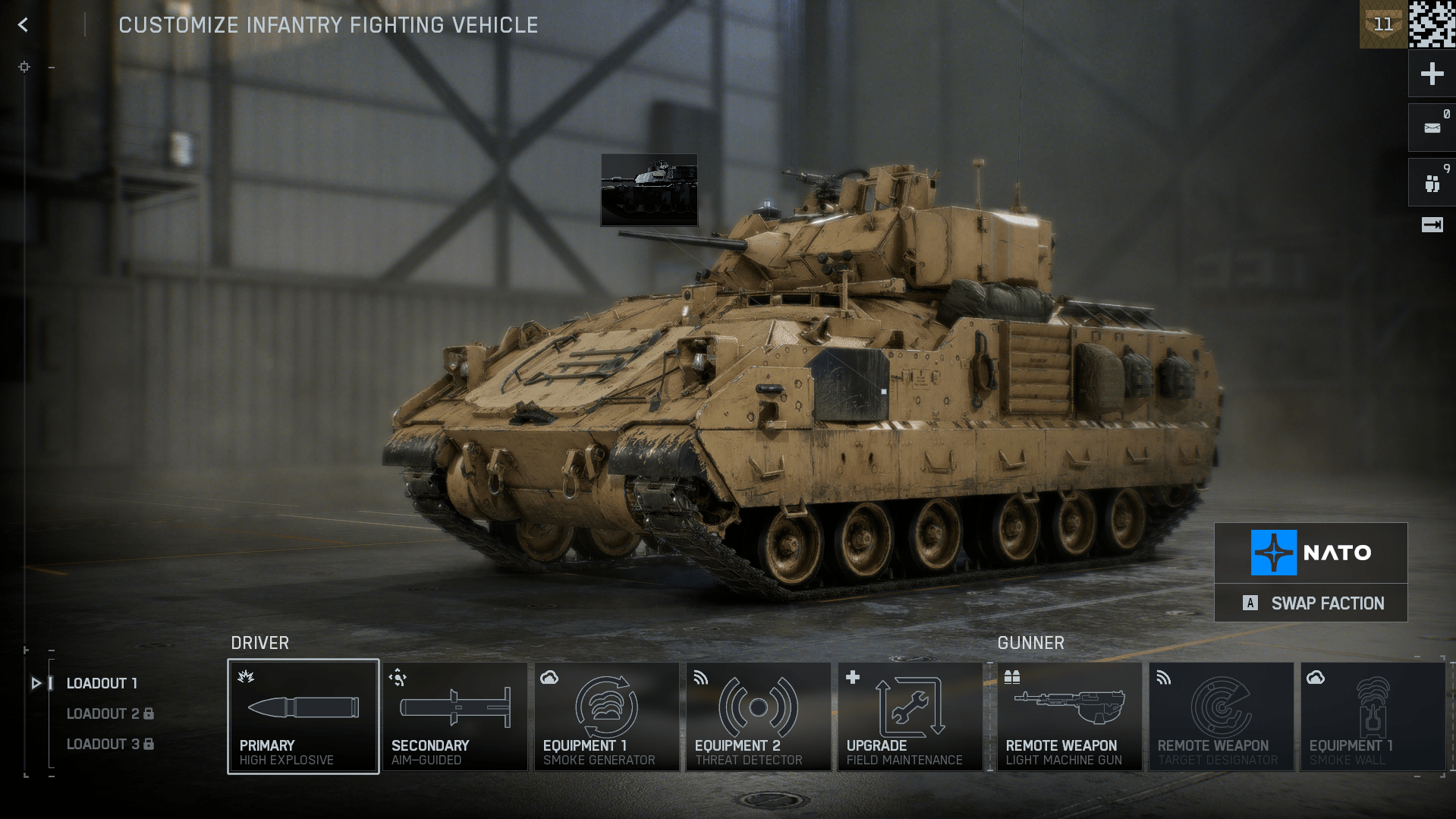Select Loadout 1
This screenshot has width=1456, height=819.
[x=102, y=683]
